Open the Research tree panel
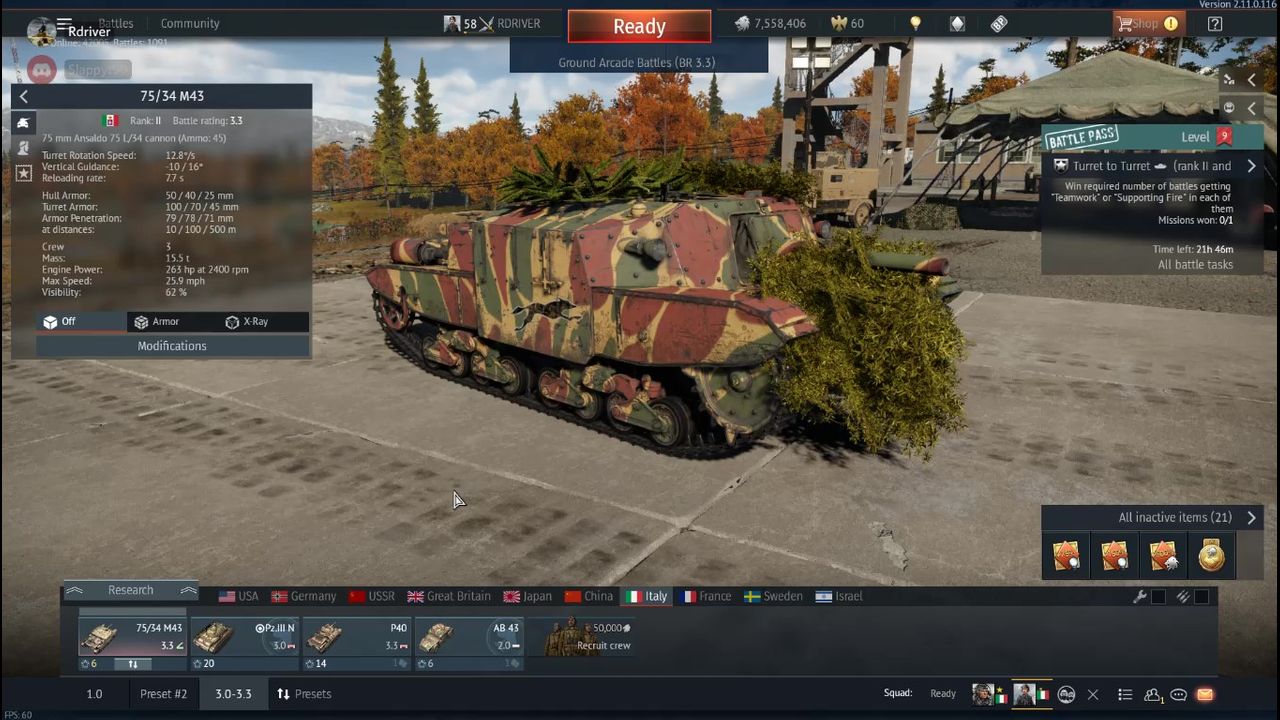The image size is (1280, 720). coord(131,590)
